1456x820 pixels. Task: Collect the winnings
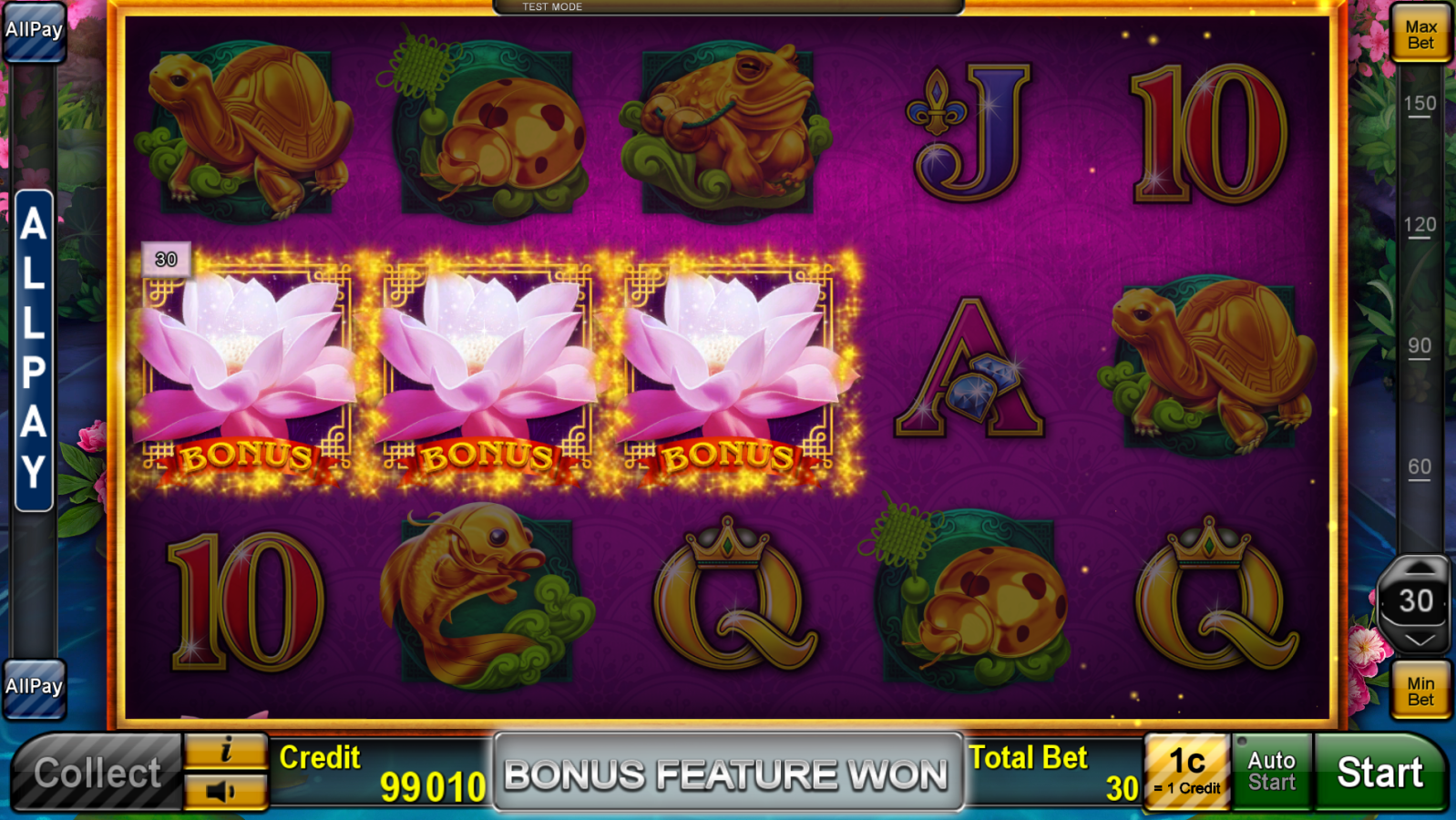tap(97, 773)
